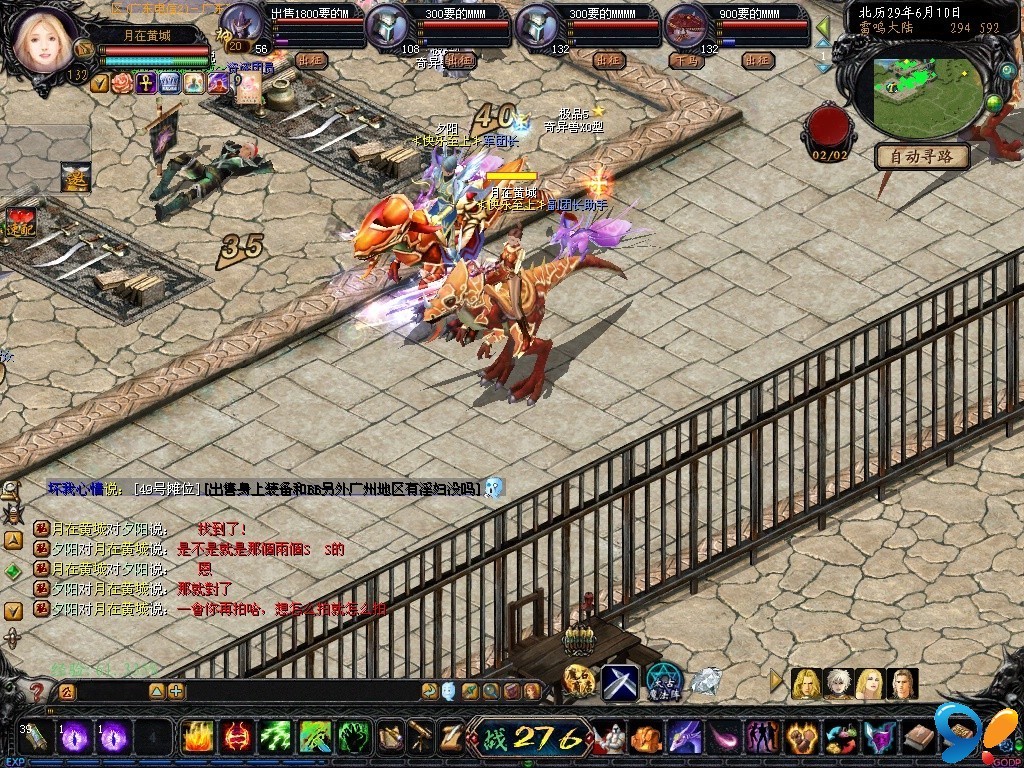Screen dimensions: 1024x768
Task: Open the flaming fist skill menu icon
Action: click(800, 739)
